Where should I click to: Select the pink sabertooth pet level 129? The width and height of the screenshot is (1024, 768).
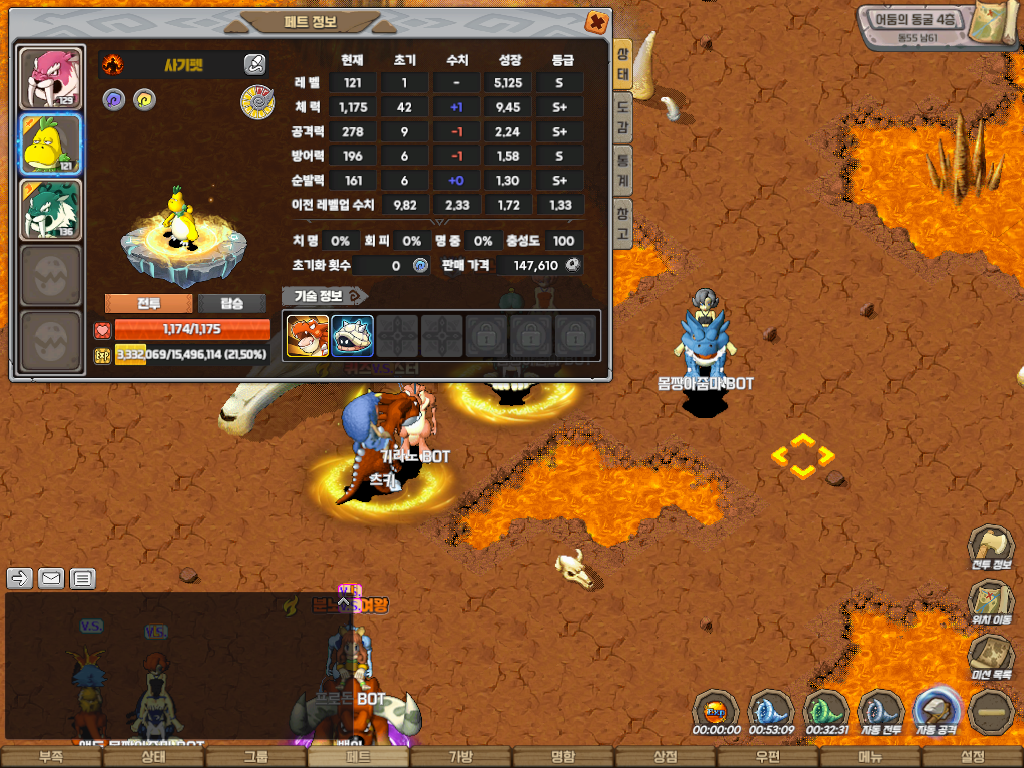51,78
